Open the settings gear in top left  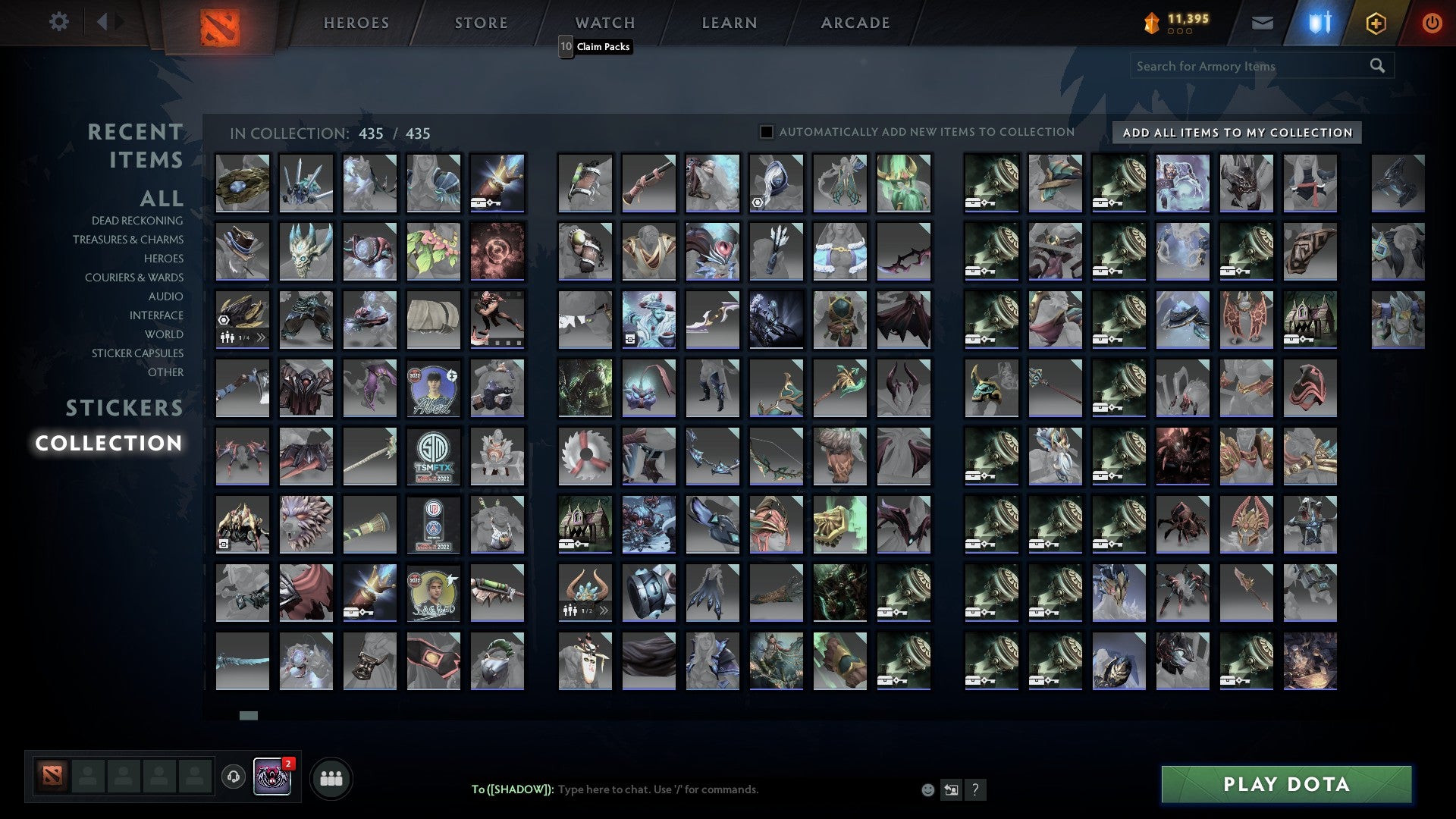(x=59, y=22)
